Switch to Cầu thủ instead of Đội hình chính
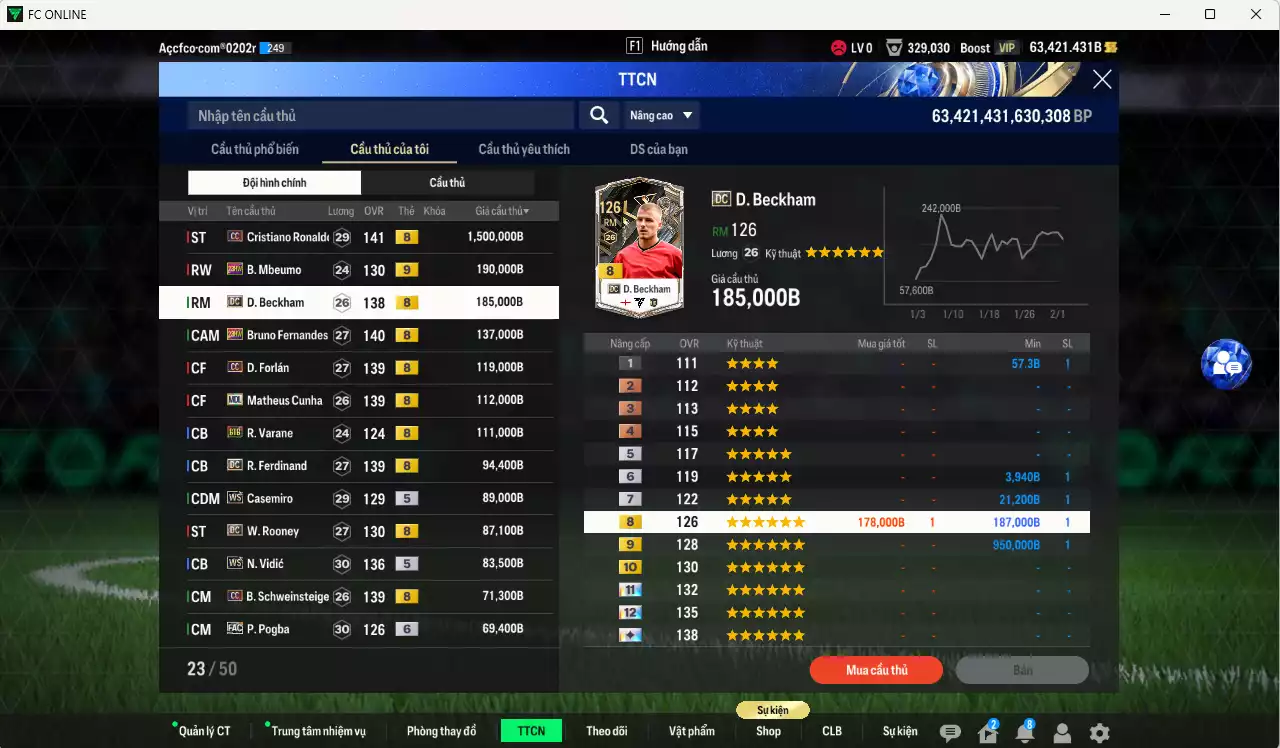The image size is (1280, 748). [x=447, y=183]
